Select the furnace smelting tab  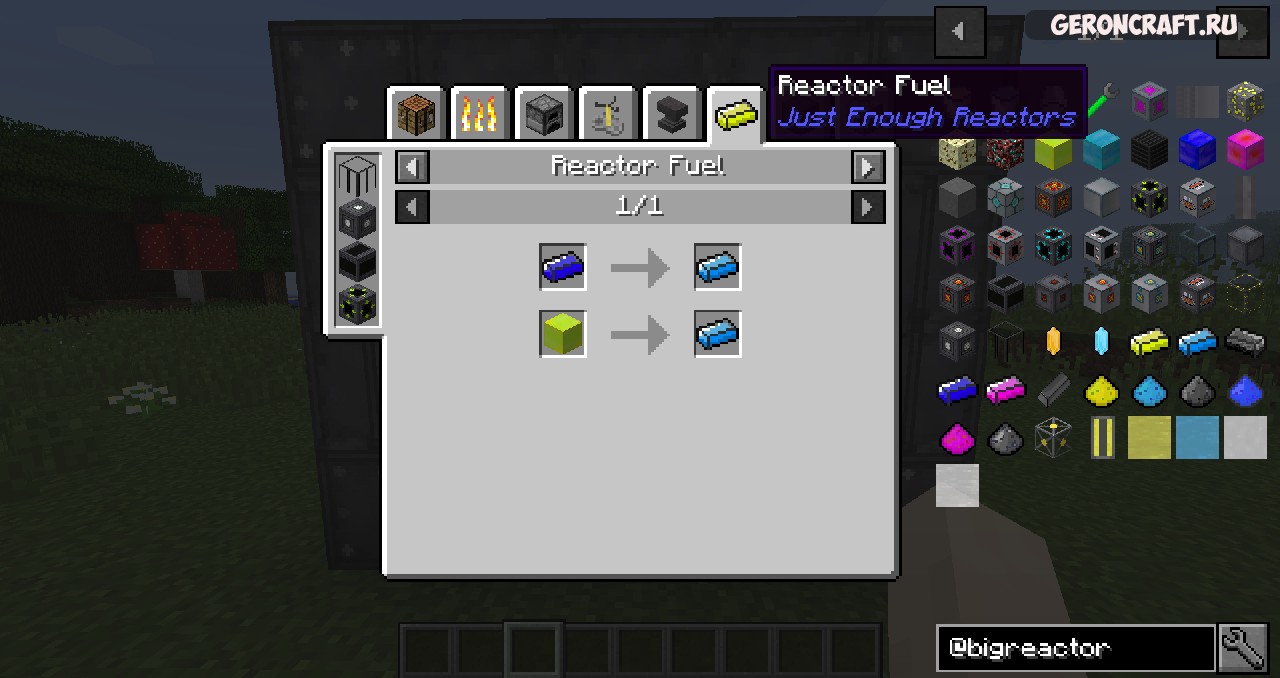543,114
